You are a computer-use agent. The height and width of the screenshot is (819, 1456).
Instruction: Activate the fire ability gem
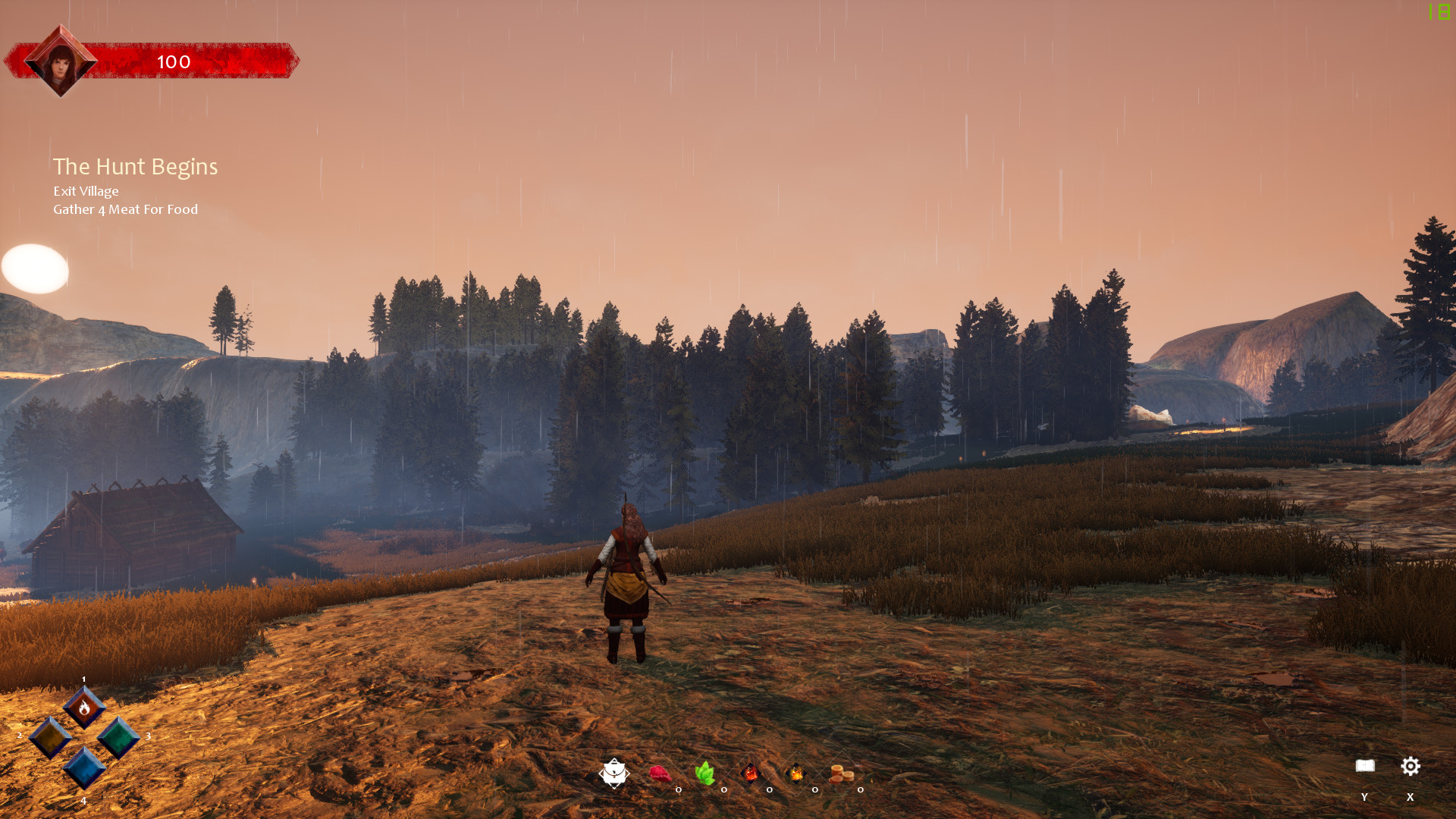point(84,708)
